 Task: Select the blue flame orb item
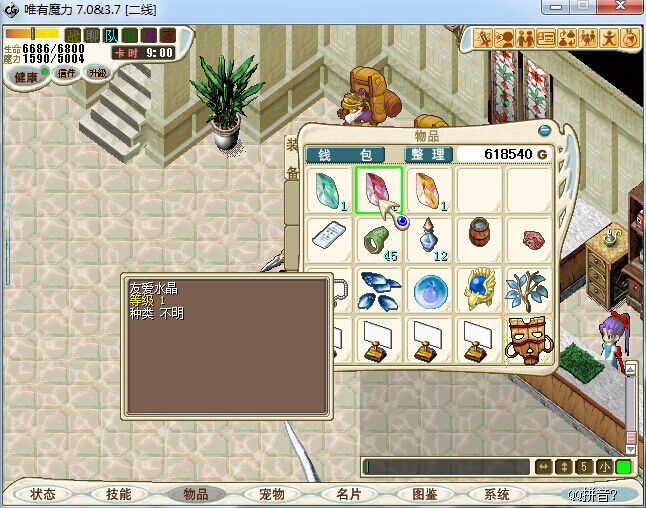[429, 290]
